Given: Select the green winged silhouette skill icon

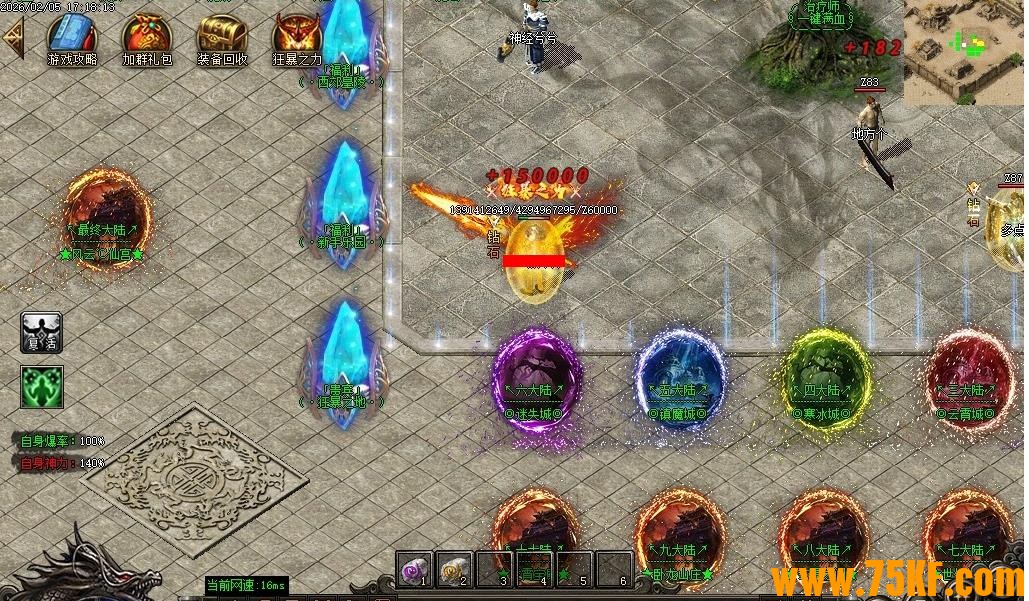Looking at the screenshot, I should 42,387.
